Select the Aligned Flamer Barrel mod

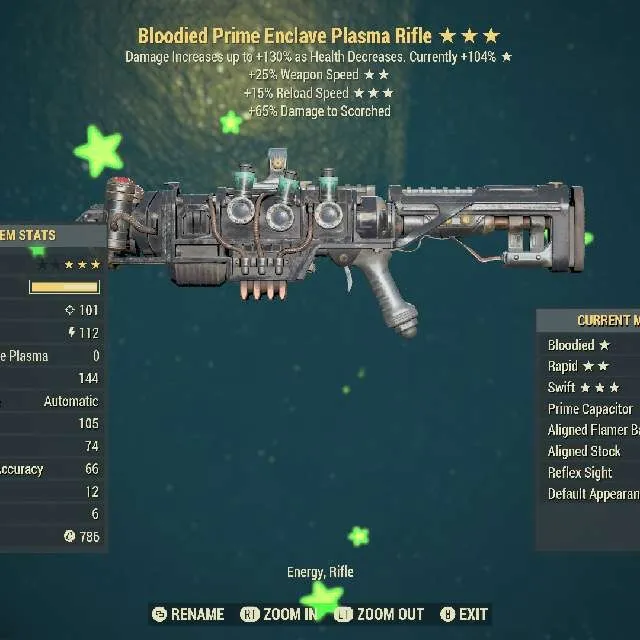pos(593,430)
